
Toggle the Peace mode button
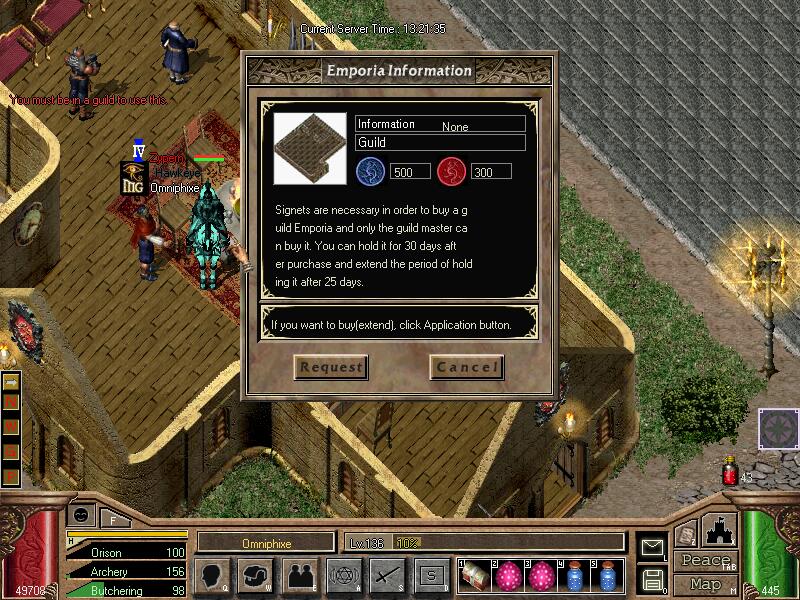704,561
